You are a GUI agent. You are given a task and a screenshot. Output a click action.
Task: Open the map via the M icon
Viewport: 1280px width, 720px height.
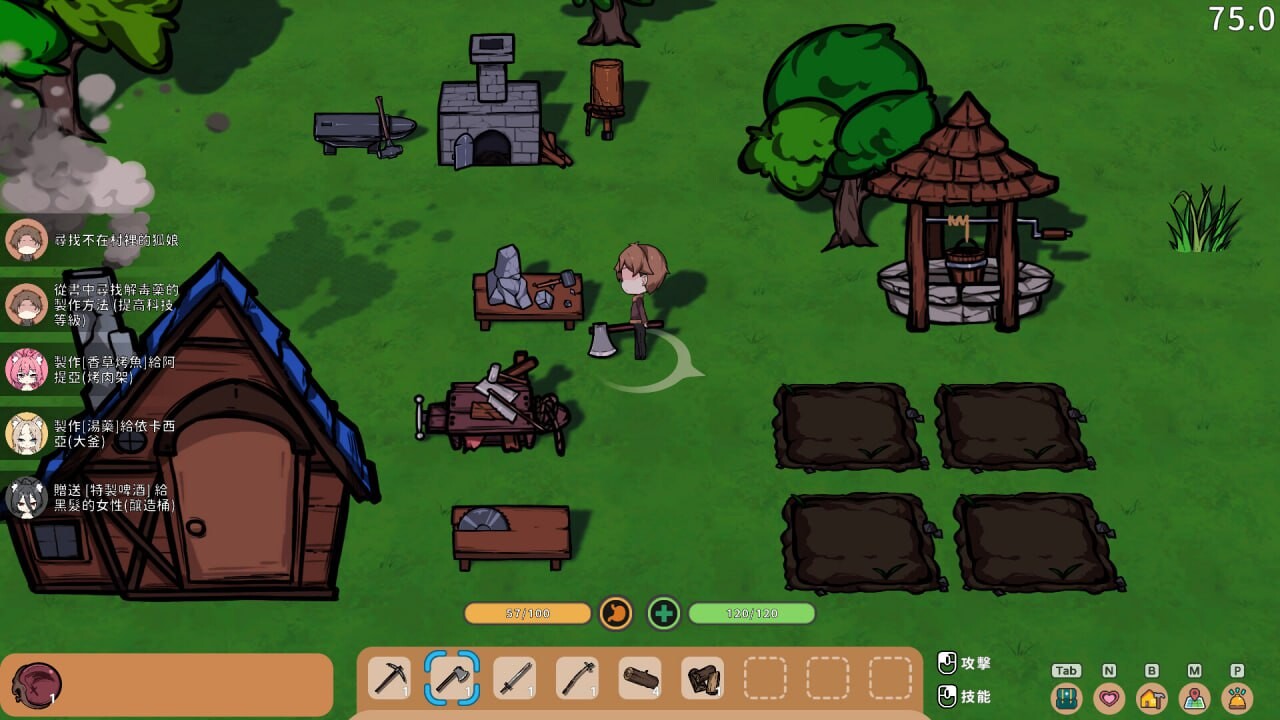[1192, 697]
